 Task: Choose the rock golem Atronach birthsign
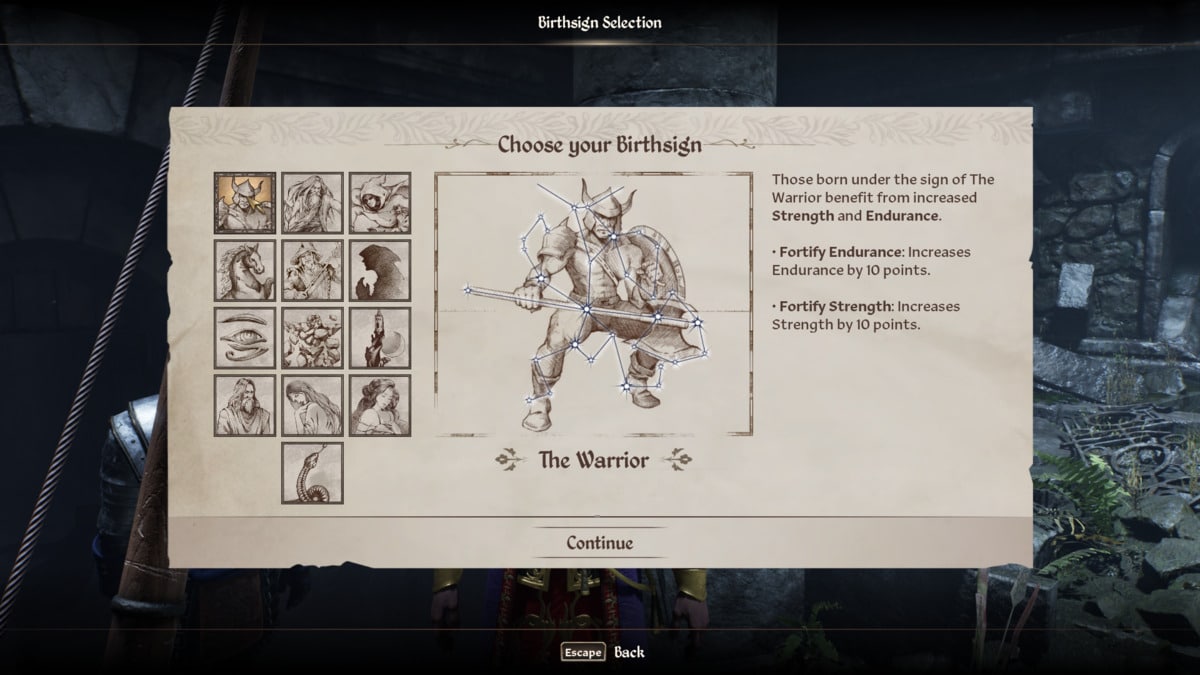coord(312,338)
